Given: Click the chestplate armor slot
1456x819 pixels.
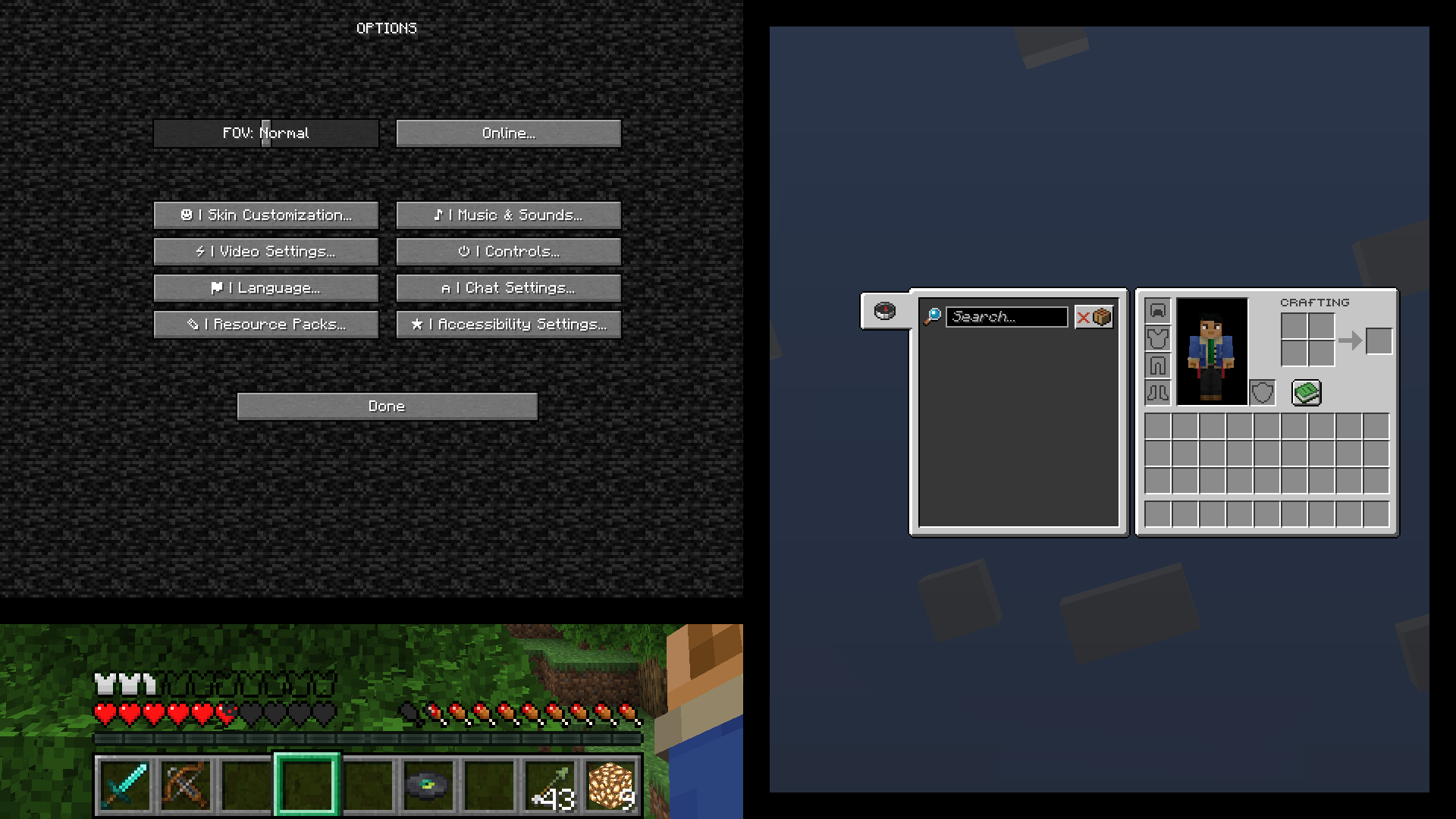Looking at the screenshot, I should pos(1157,338).
